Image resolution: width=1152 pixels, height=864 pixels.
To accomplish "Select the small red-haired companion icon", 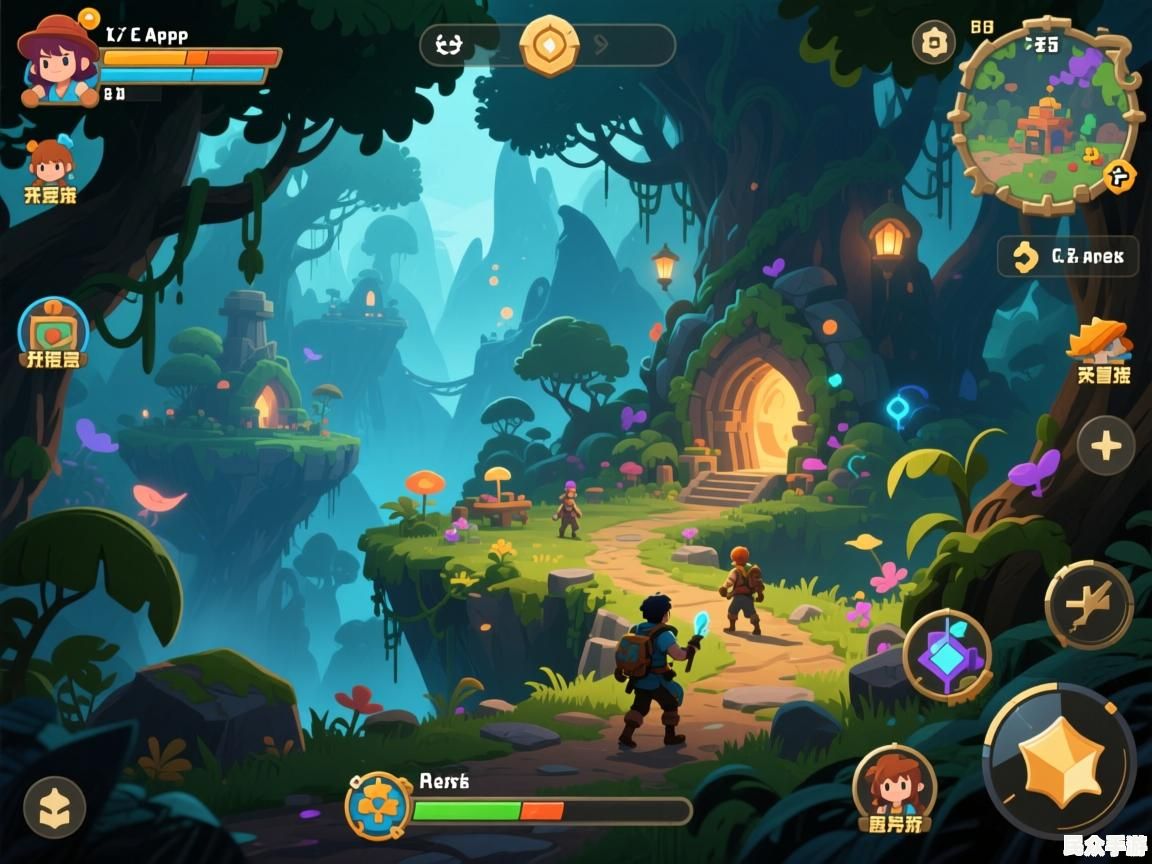I will click(x=51, y=162).
